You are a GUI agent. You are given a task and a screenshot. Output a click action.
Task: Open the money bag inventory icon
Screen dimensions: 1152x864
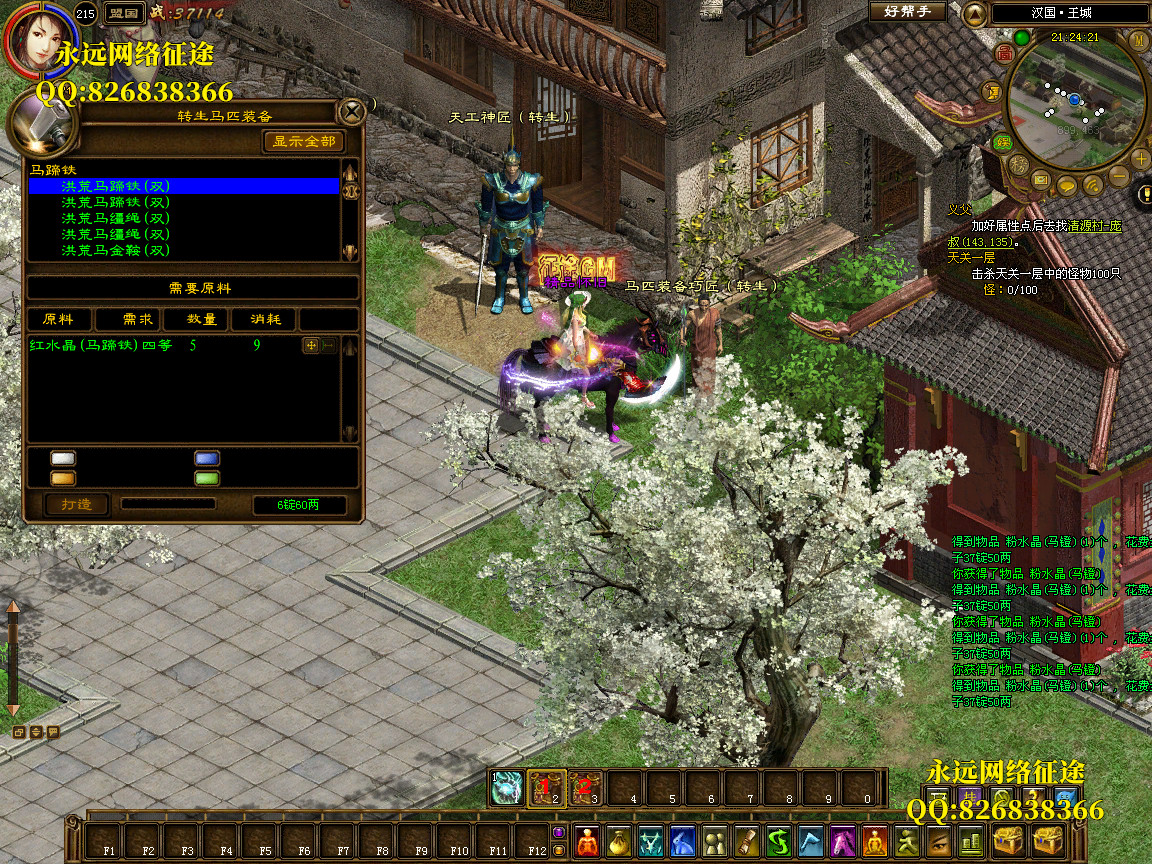pos(619,840)
